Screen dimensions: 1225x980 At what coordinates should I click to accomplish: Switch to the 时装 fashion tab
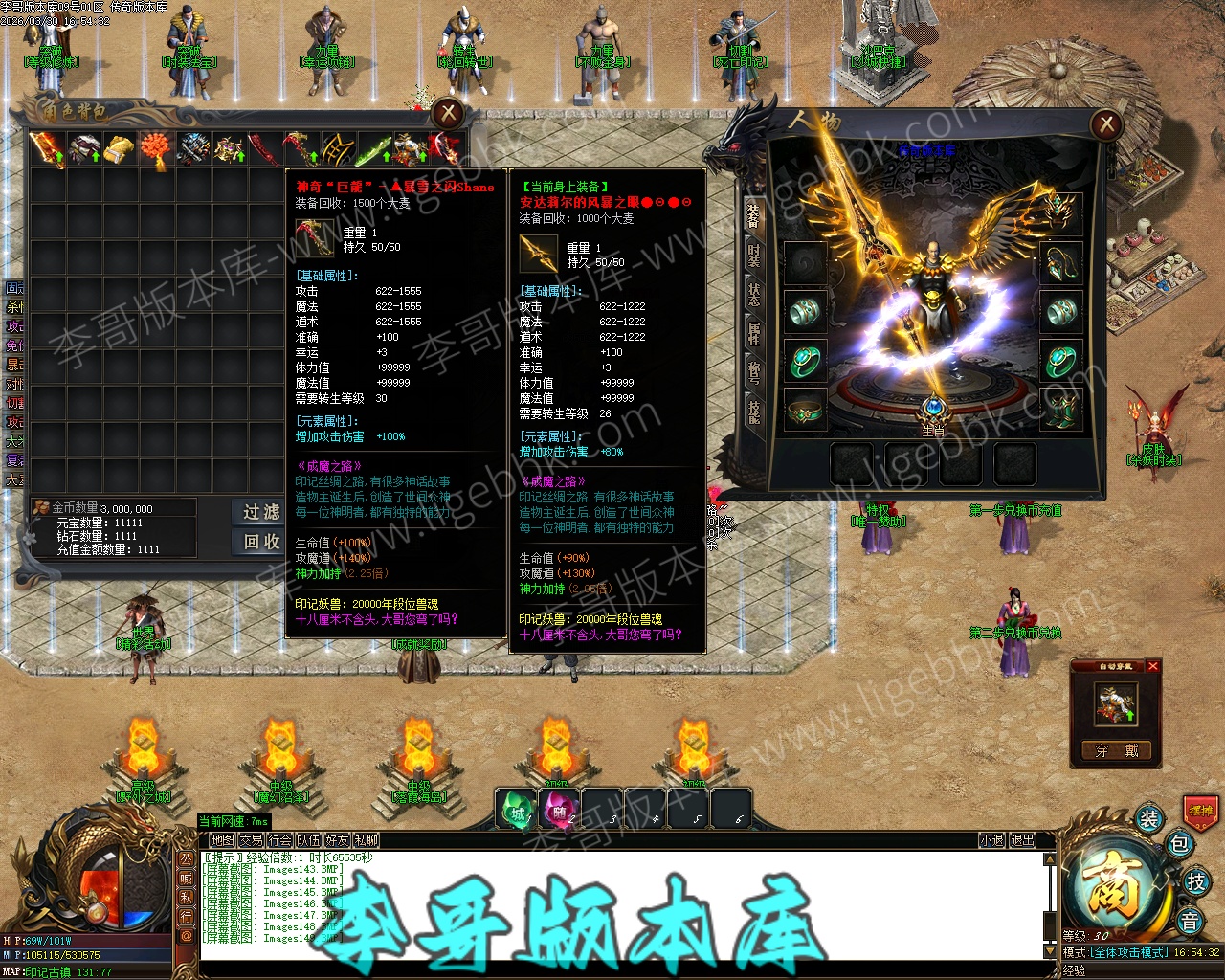[754, 254]
